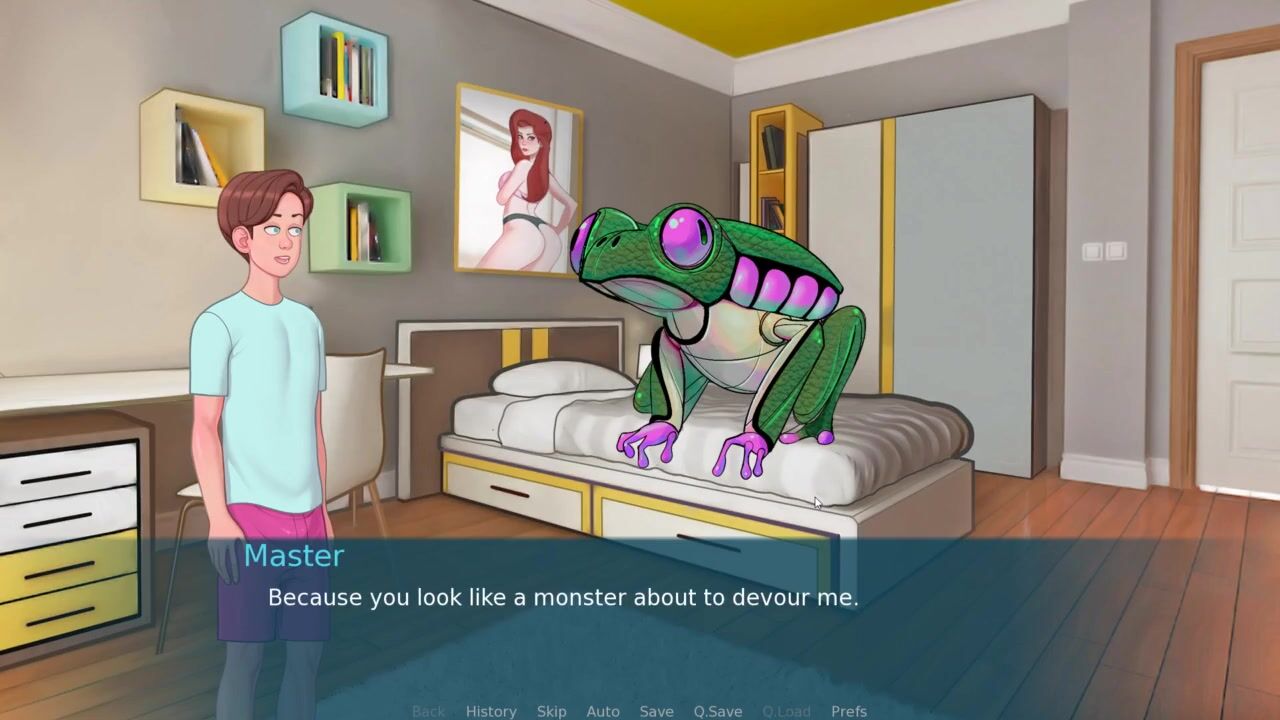
Task: Open the dialogue History log
Action: pyautogui.click(x=491, y=711)
